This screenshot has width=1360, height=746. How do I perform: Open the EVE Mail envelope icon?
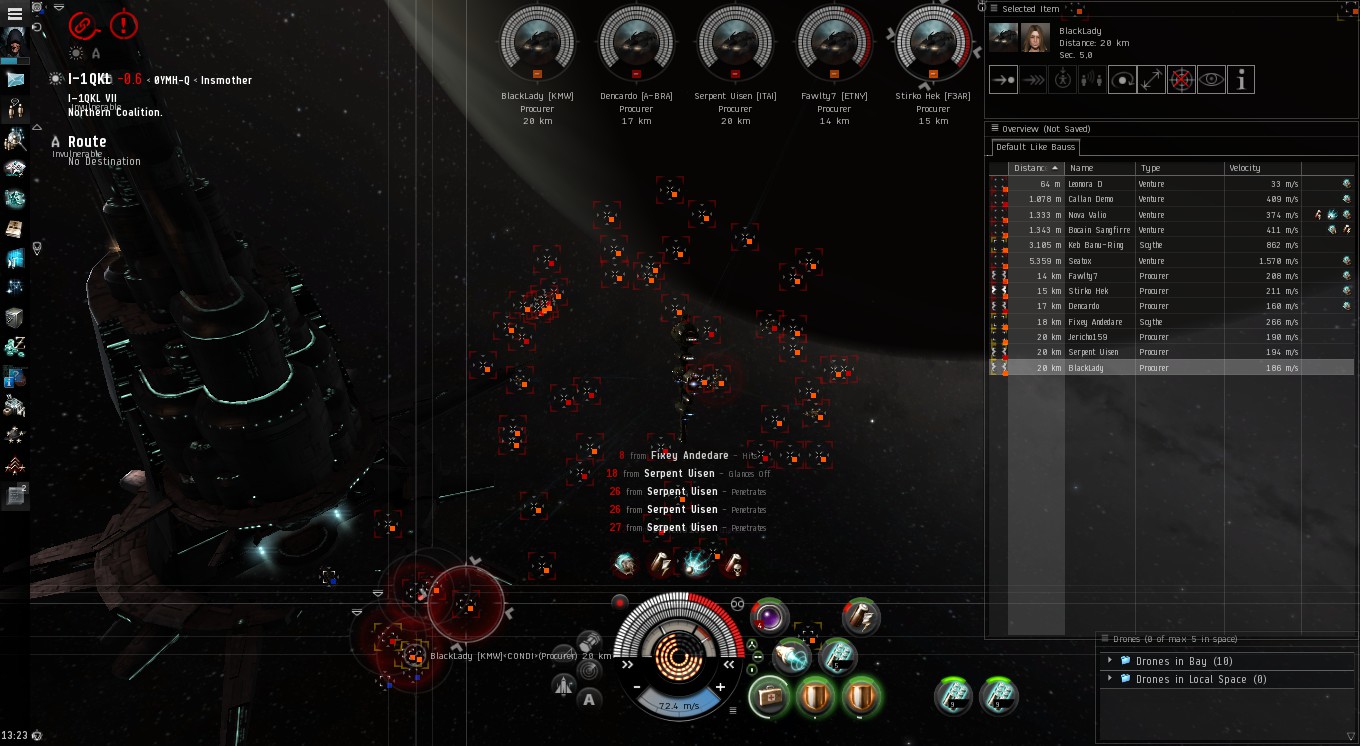pos(15,80)
